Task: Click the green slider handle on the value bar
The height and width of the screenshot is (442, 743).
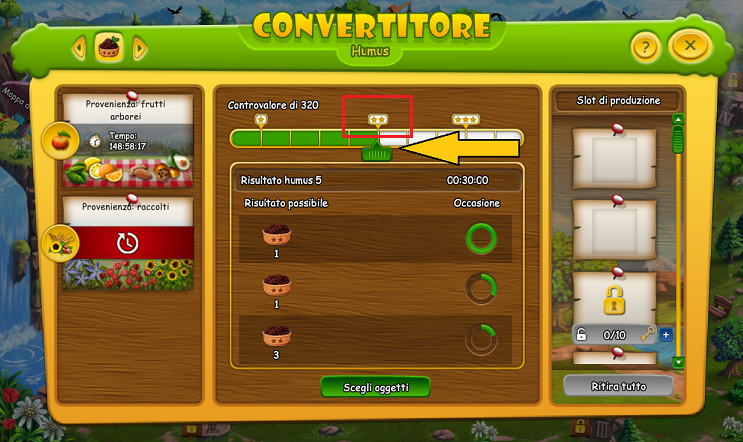Action: pos(376,151)
